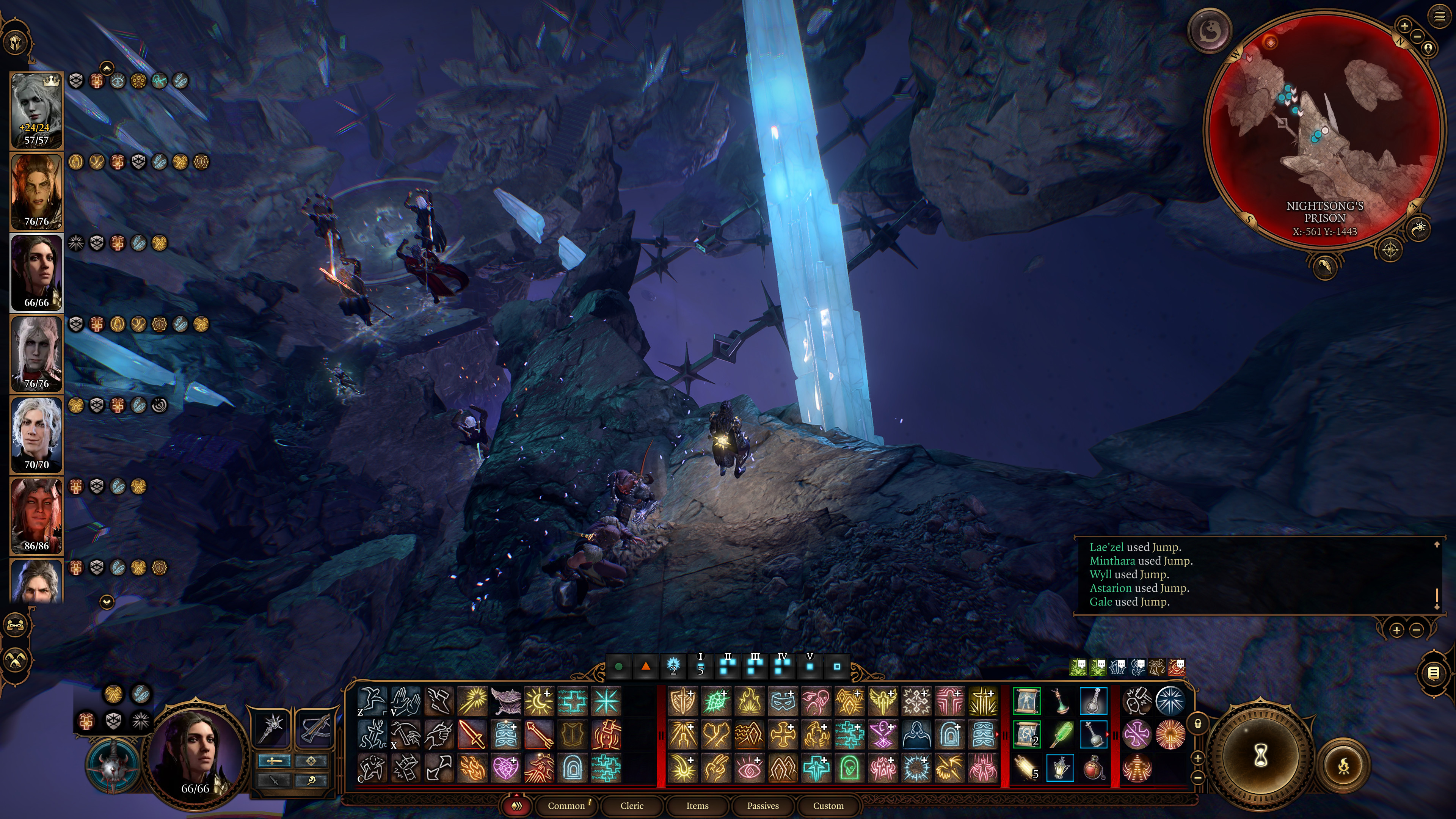
Task: Use the red health potion slot
Action: pos(1093,767)
